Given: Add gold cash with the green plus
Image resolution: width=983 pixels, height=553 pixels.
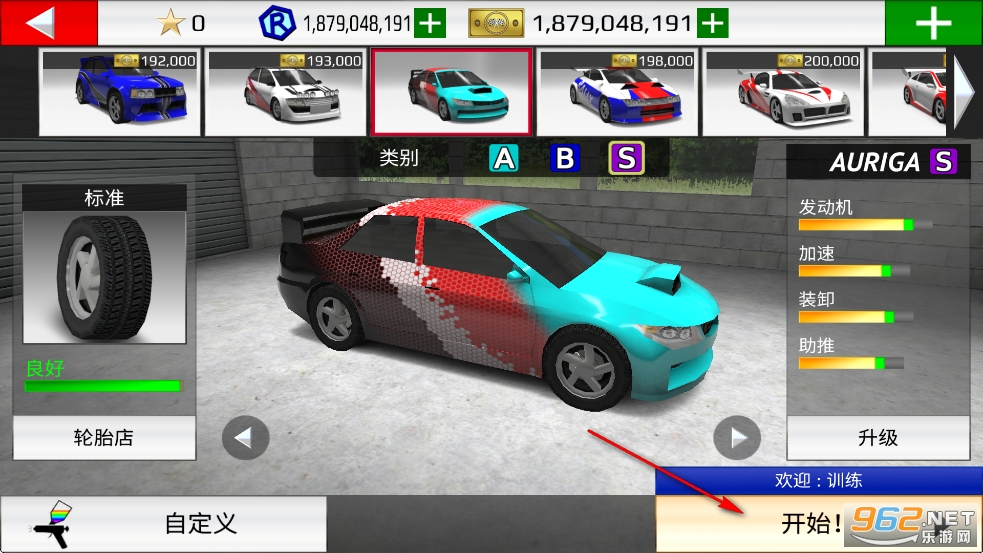Looking at the screenshot, I should tap(712, 22).
